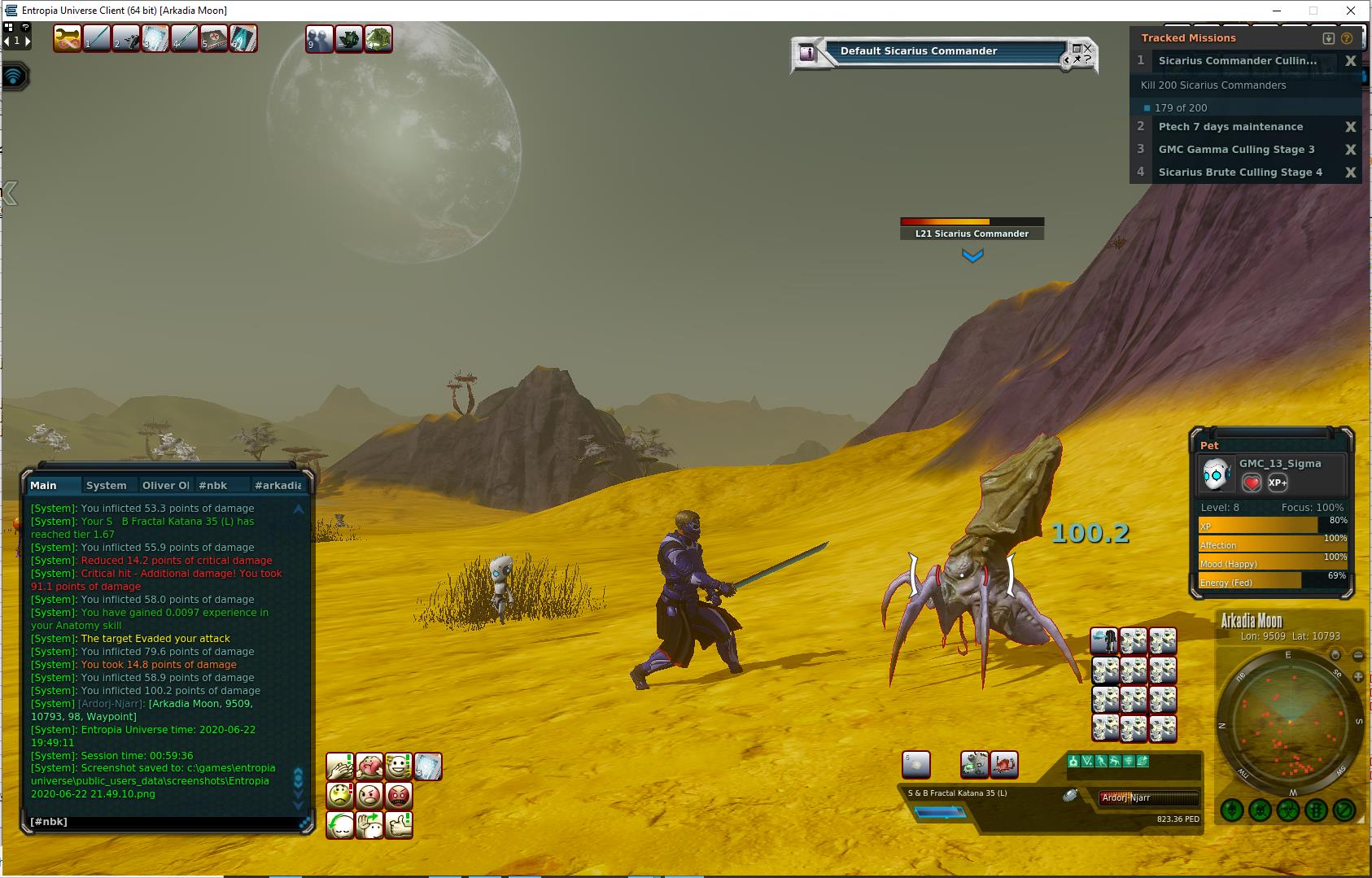Remove the Sicarius Commander Culling tracked mission
The height and width of the screenshot is (878, 1372).
1350,61
